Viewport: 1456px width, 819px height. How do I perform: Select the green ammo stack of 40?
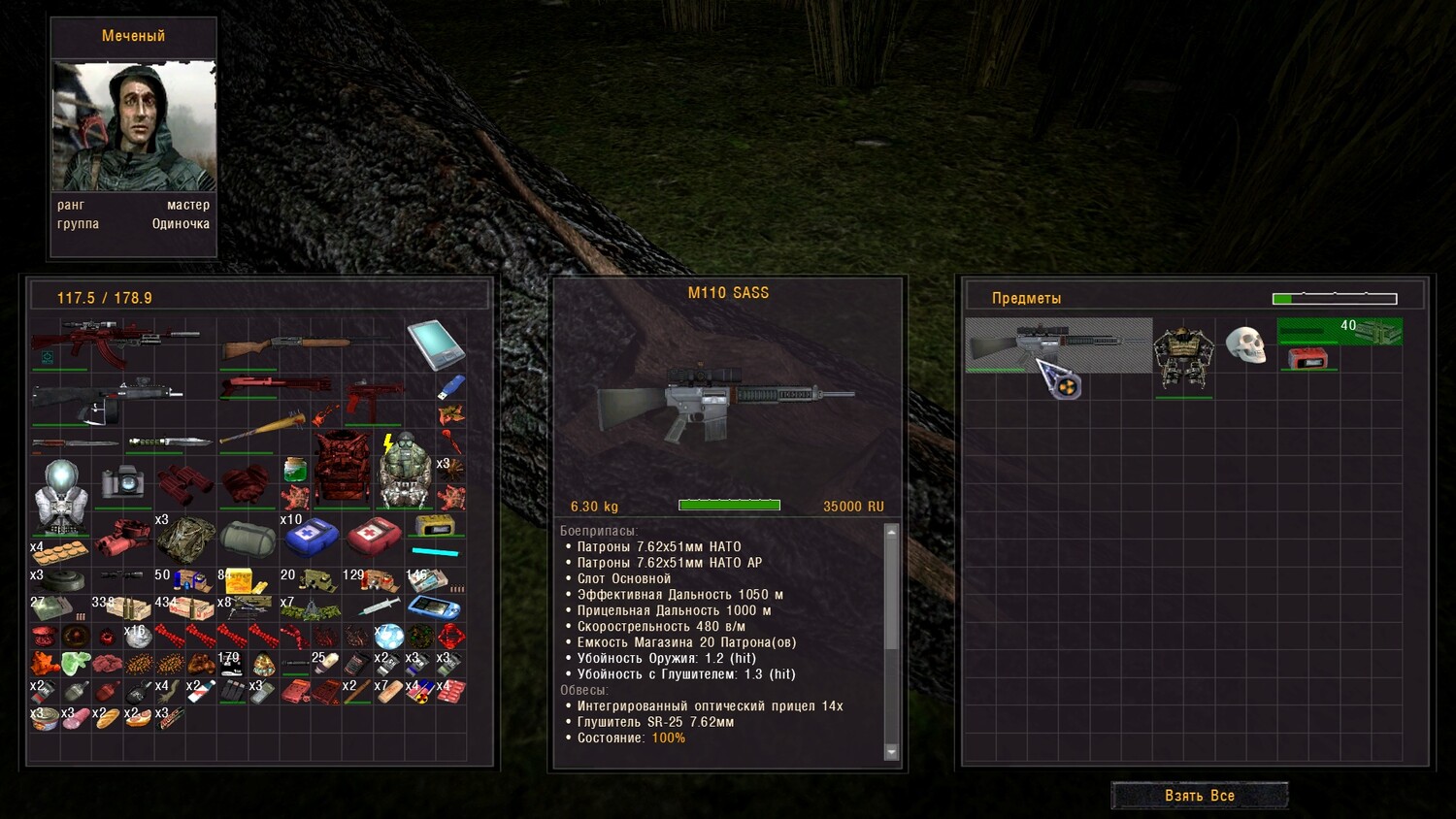pos(1340,331)
